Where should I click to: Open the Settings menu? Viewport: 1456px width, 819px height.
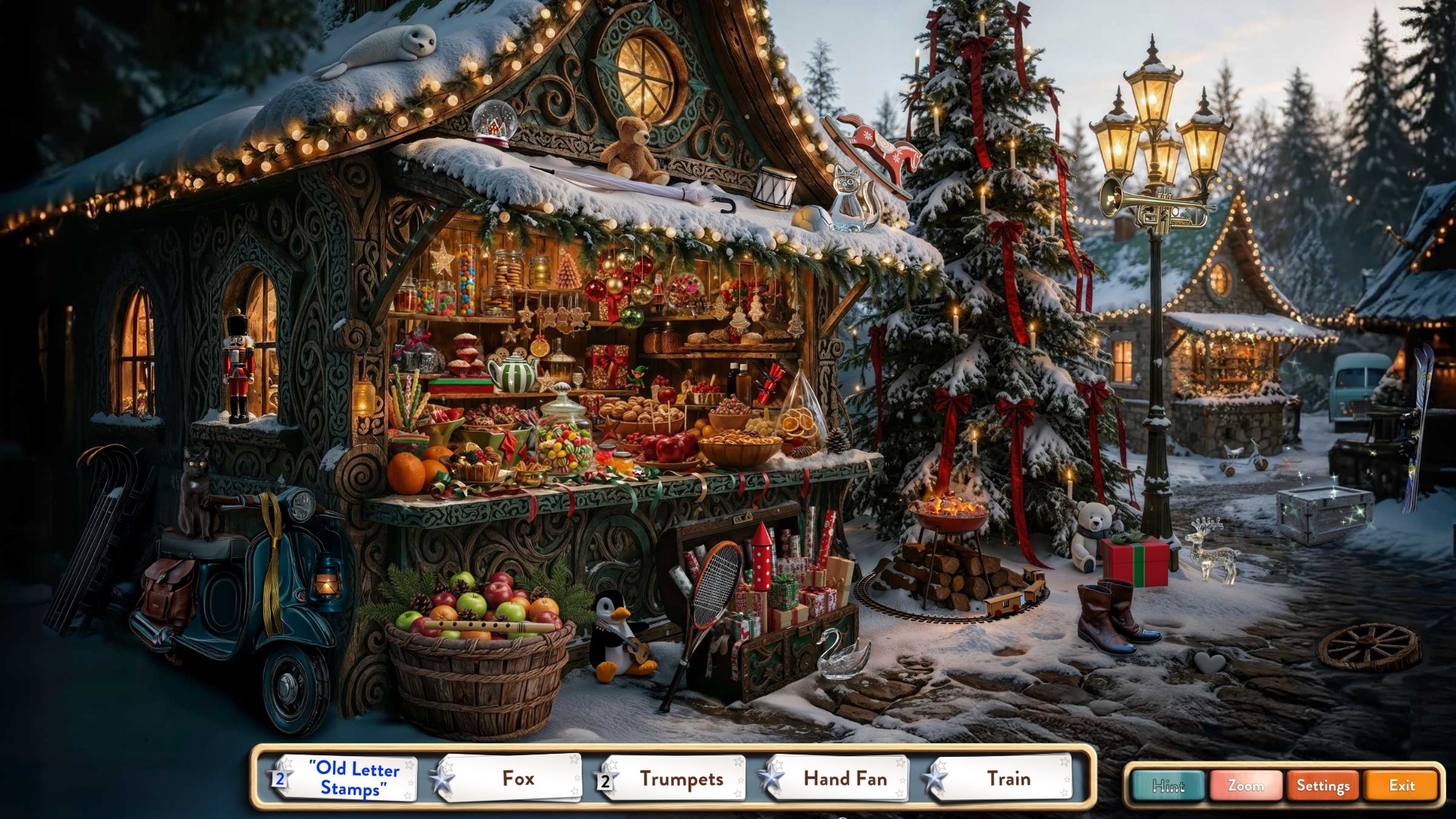tap(1323, 786)
